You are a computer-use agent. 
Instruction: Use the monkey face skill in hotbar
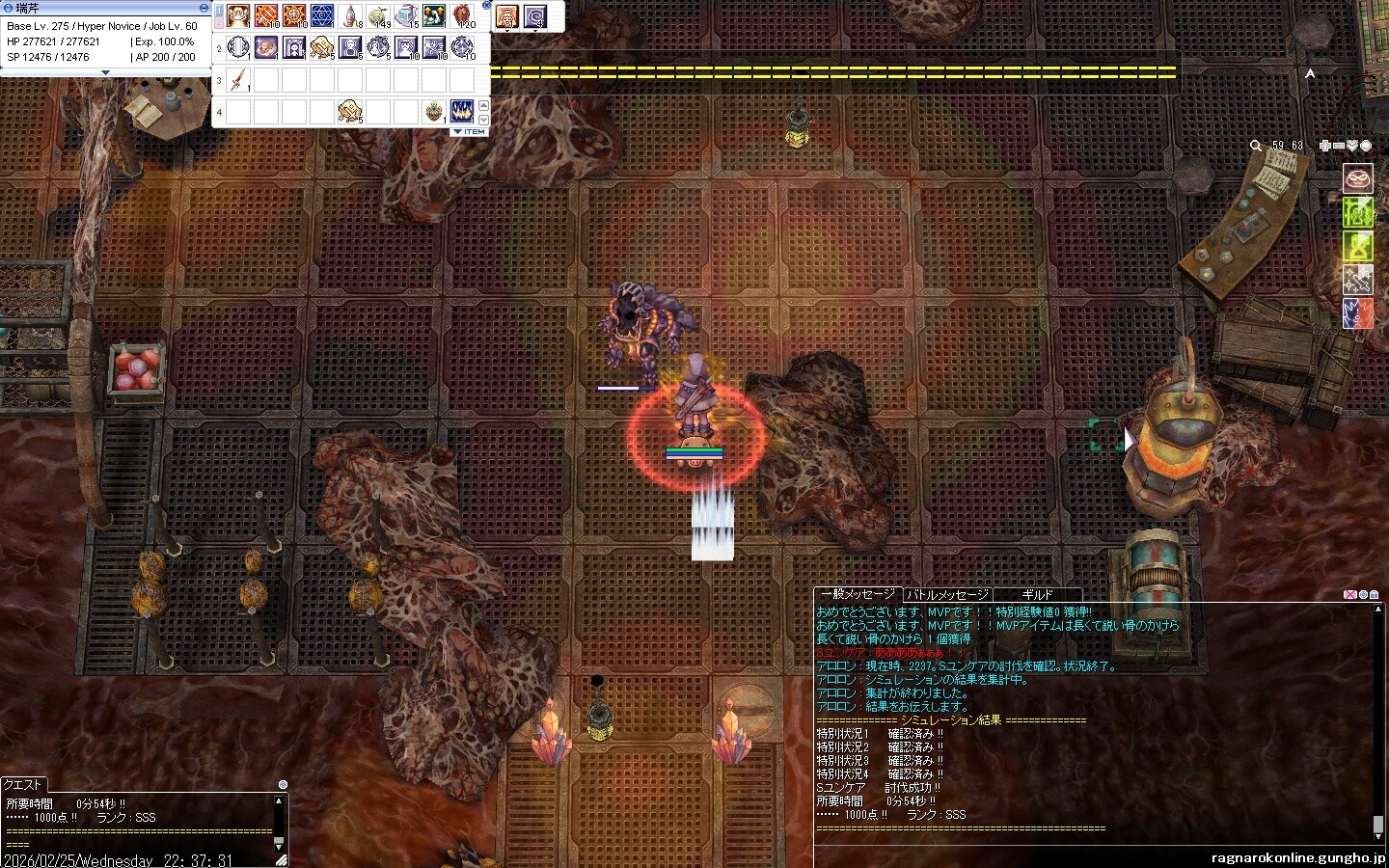[x=238, y=16]
